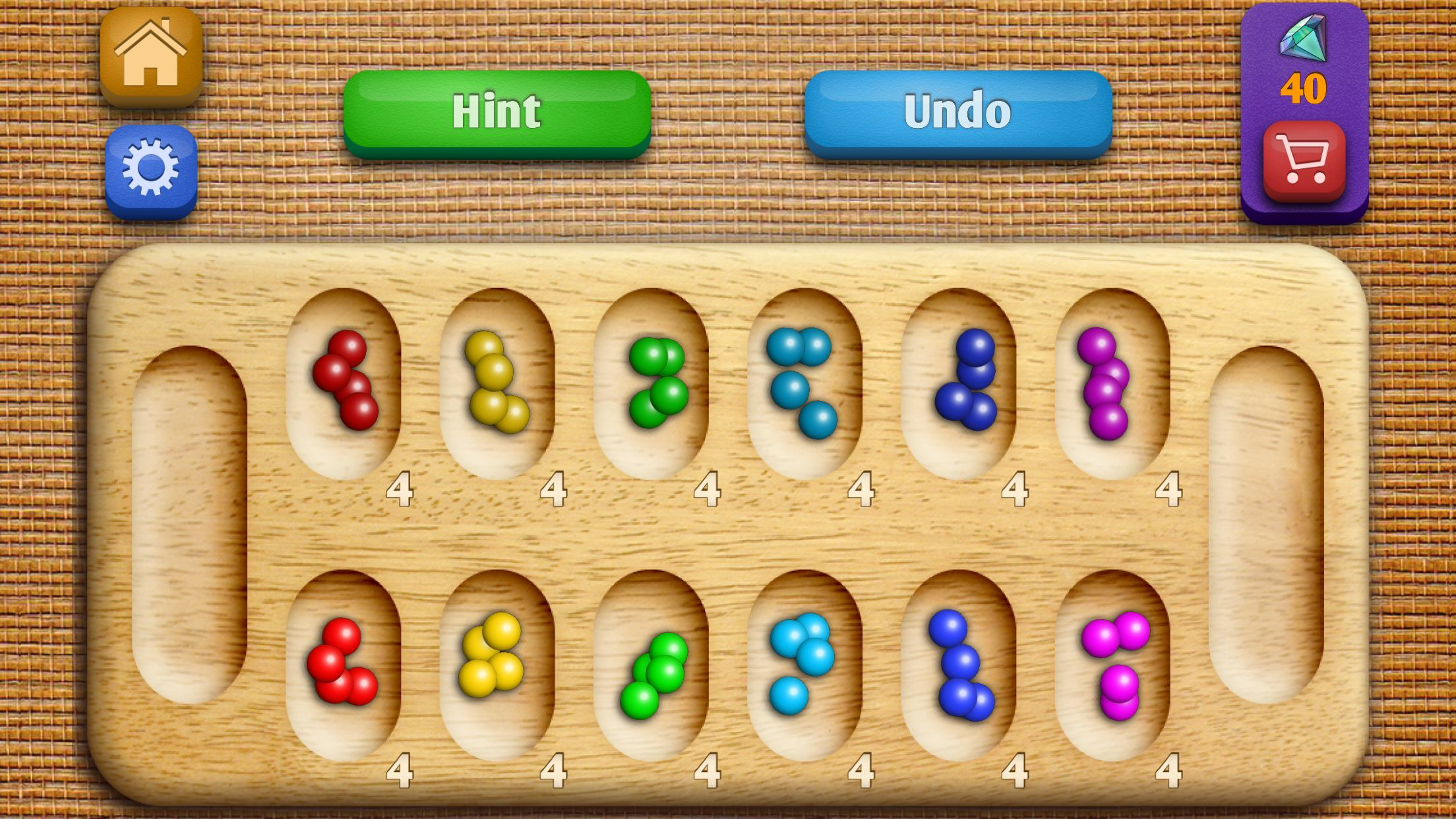Choose the top row dark blue stones pit
Viewport: 1456px width, 819px height.
[958, 382]
